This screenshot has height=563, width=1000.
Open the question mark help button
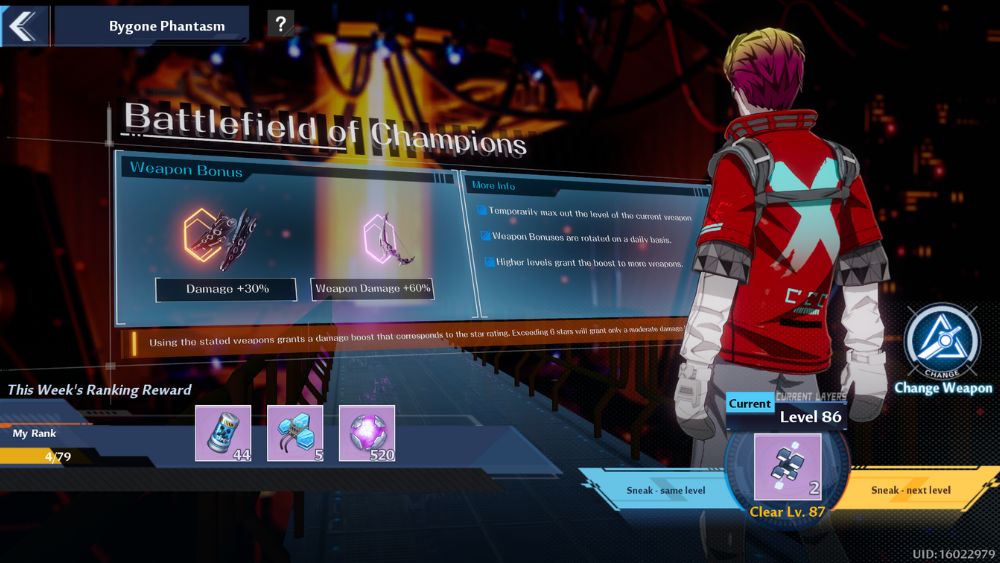(x=280, y=25)
